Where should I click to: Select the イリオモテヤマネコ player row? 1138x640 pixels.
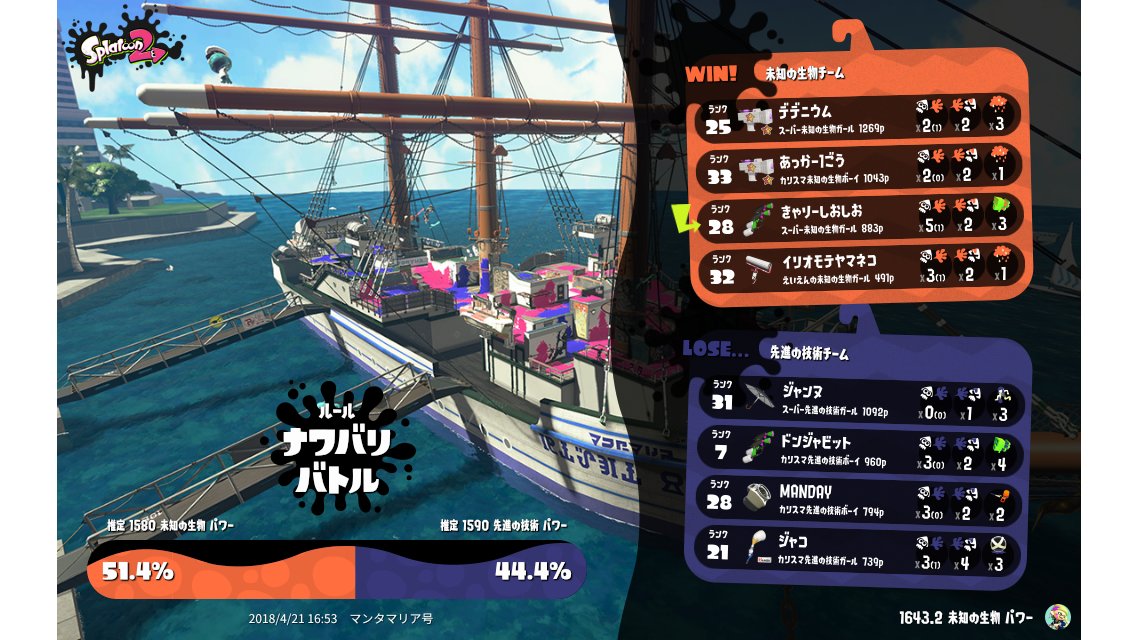pos(860,267)
